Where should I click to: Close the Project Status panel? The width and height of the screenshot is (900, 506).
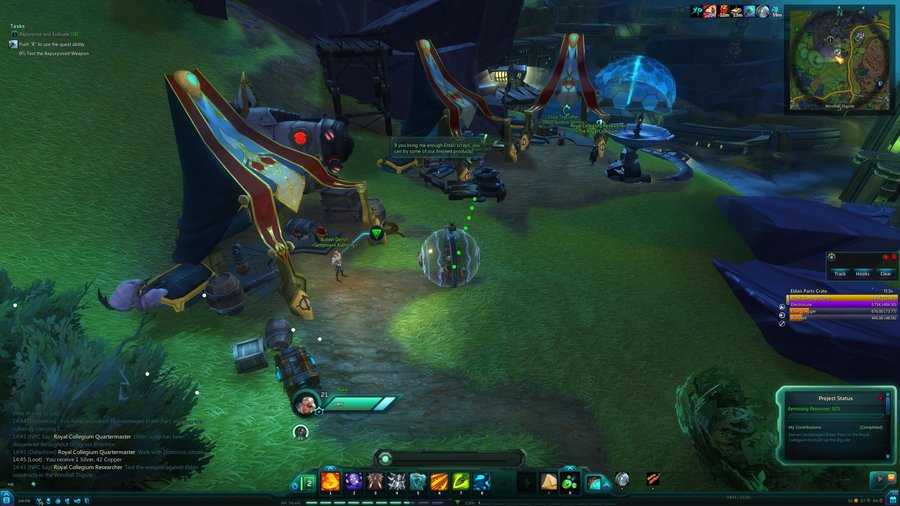pos(881,397)
